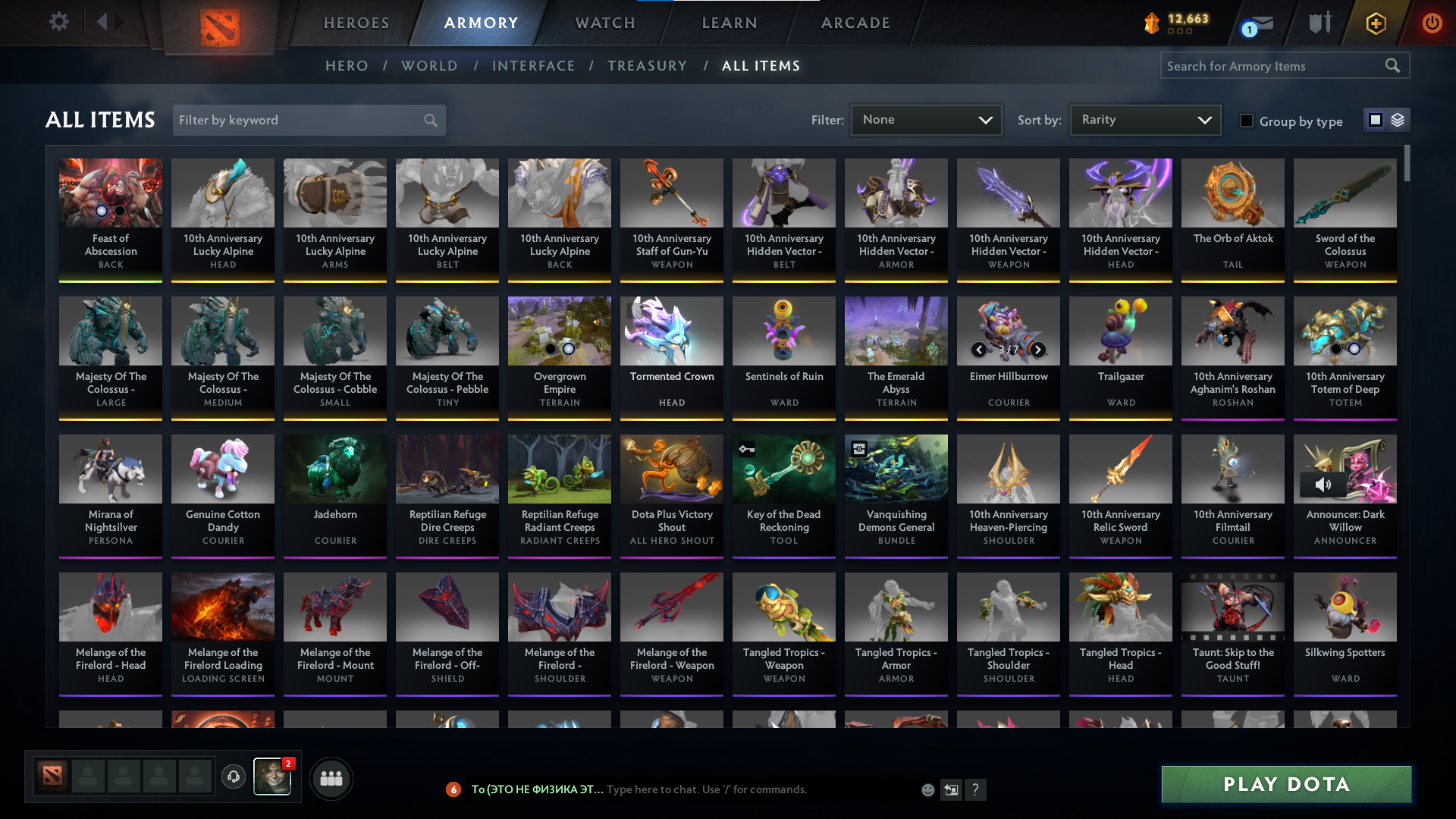Open Dota Plus subscription via gold plus icon
The height and width of the screenshot is (819, 1456).
1376,24
